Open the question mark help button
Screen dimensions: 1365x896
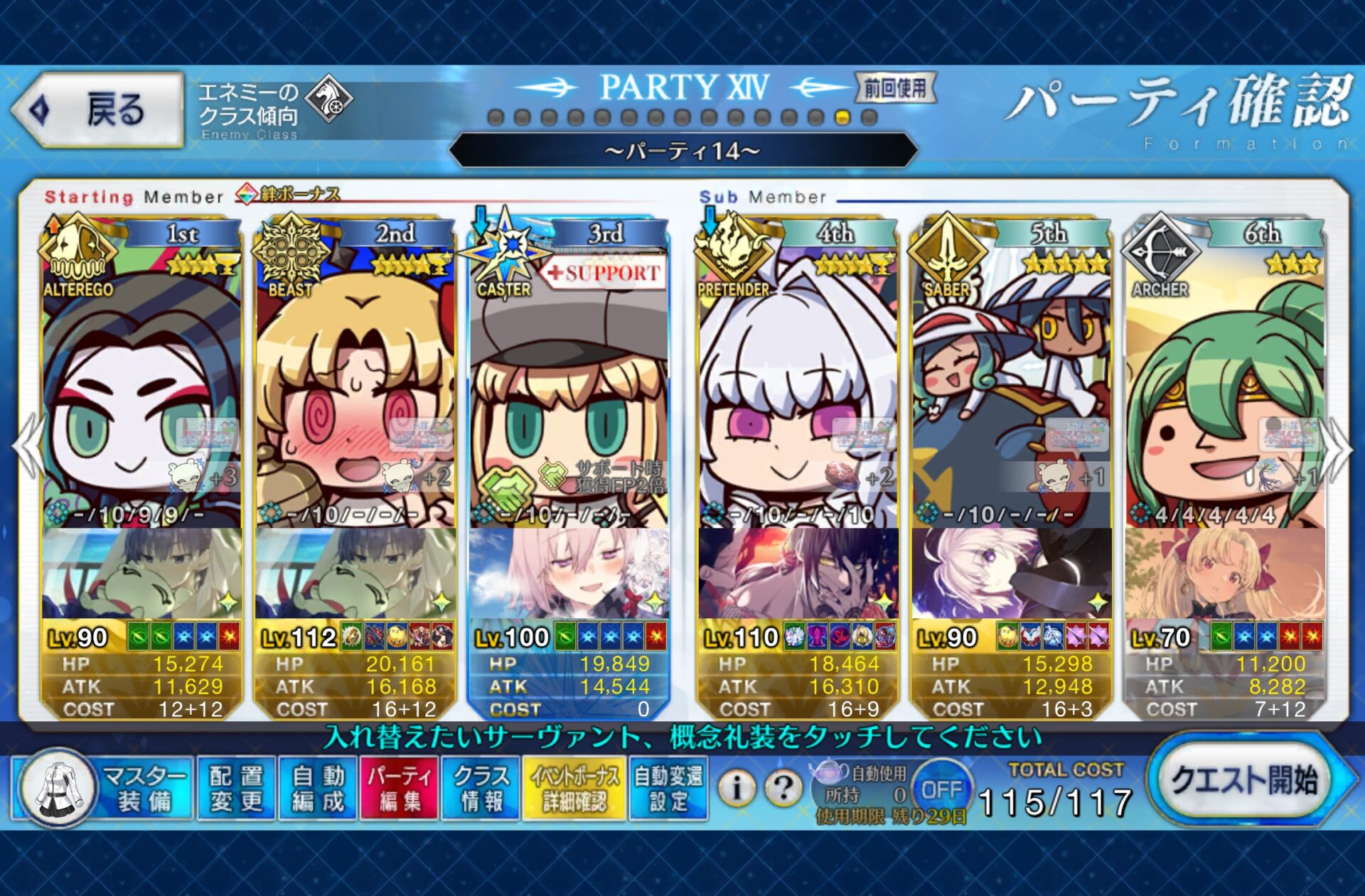[783, 787]
